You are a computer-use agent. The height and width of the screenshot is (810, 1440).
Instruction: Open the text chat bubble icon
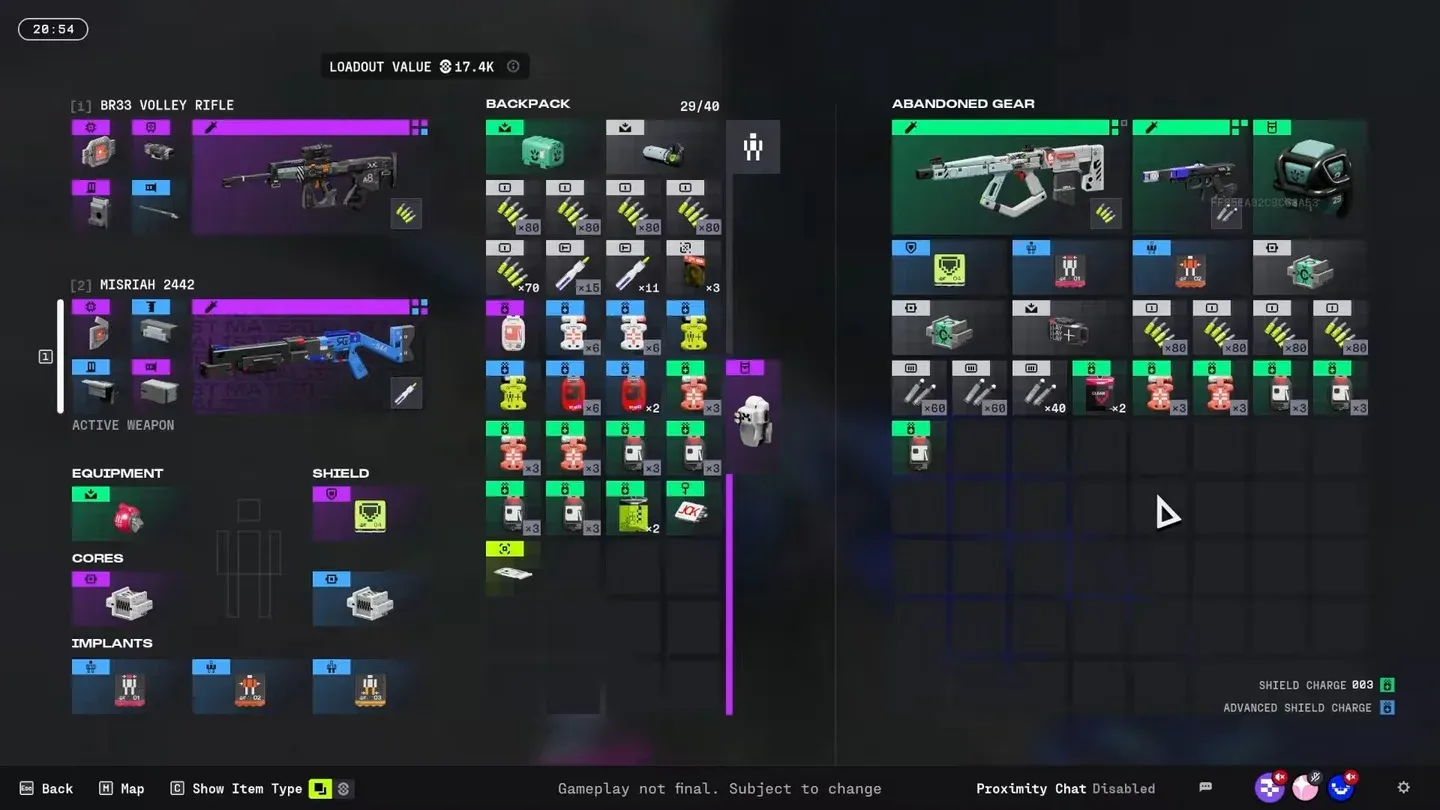[1206, 788]
